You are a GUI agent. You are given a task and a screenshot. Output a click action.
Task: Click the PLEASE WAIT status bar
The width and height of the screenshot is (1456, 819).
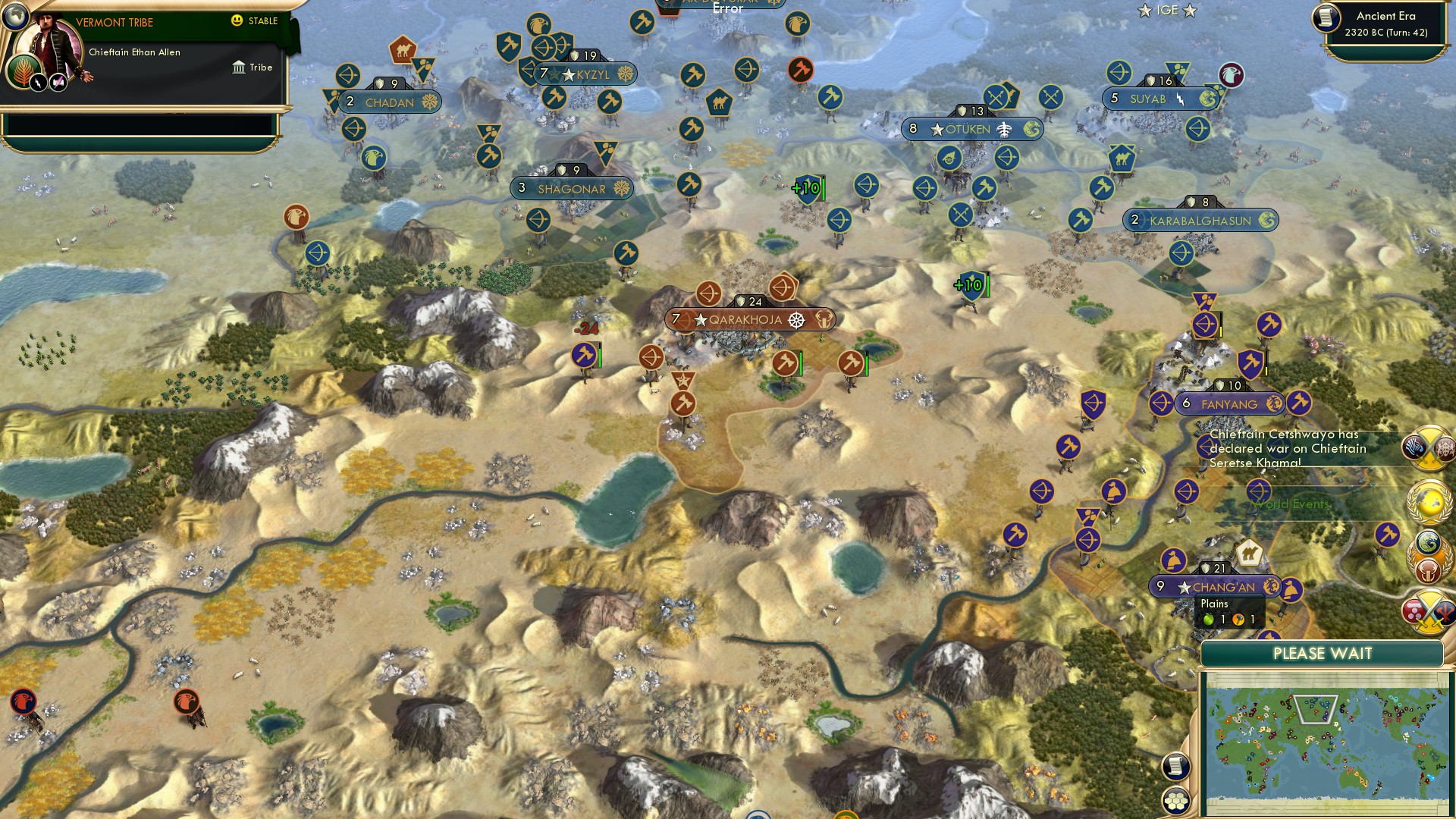tap(1322, 653)
